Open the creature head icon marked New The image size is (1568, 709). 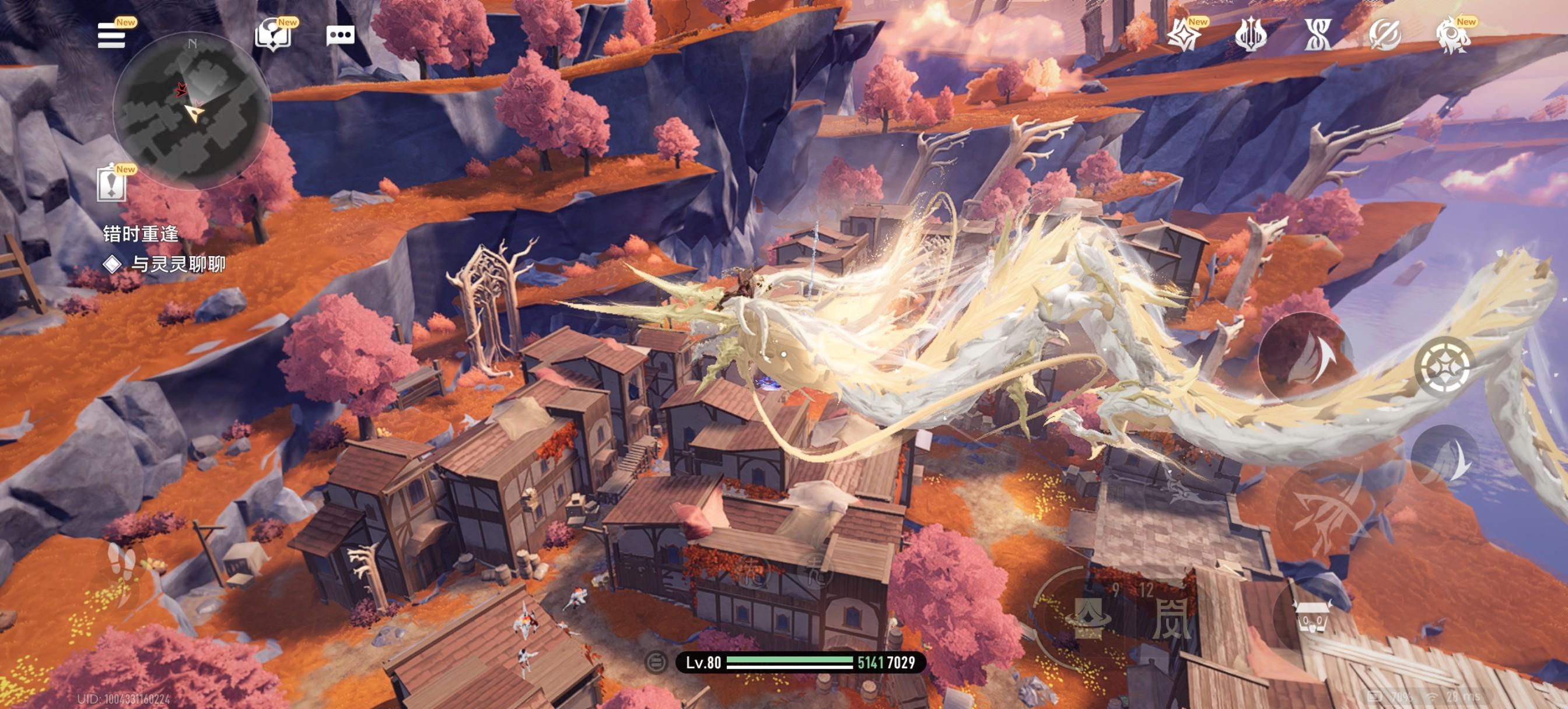pyautogui.click(x=1454, y=36)
